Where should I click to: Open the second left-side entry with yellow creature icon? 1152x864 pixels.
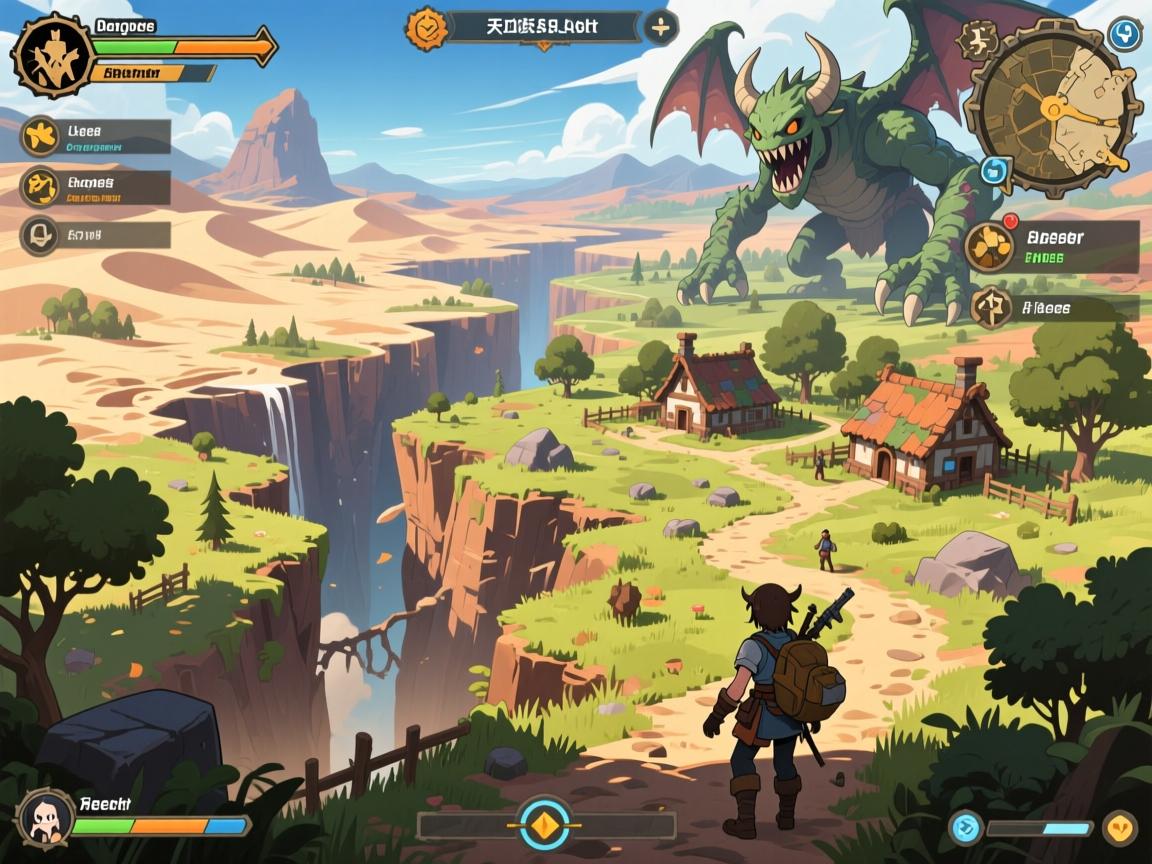coord(42,187)
